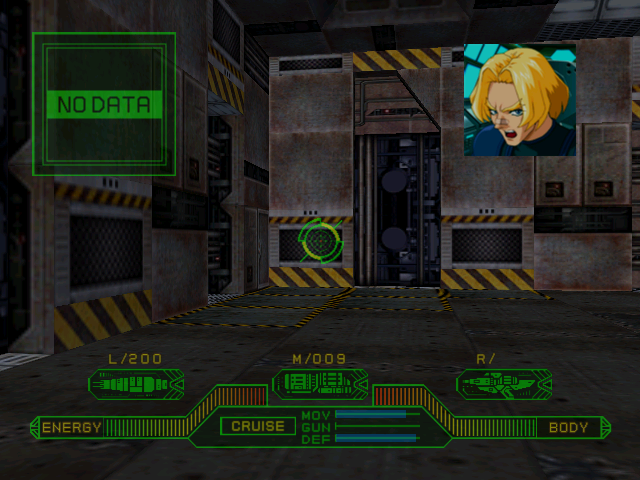Select the right arm gun icon
The width and height of the screenshot is (640, 480).
pyautogui.click(x=503, y=382)
